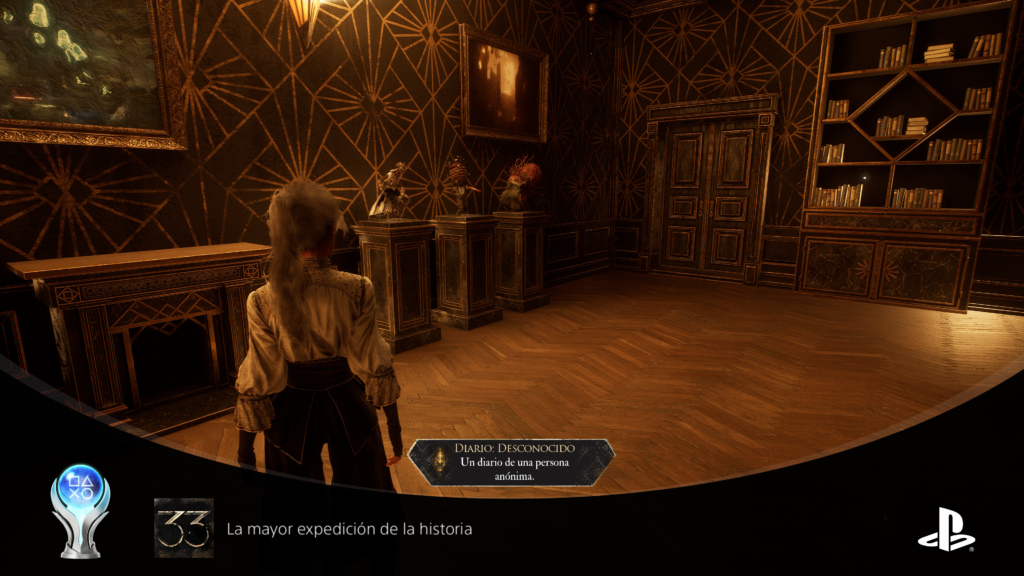Open the Expedition 33 game thumbnail
Viewport: 1024px width, 576px height.
coord(184,528)
